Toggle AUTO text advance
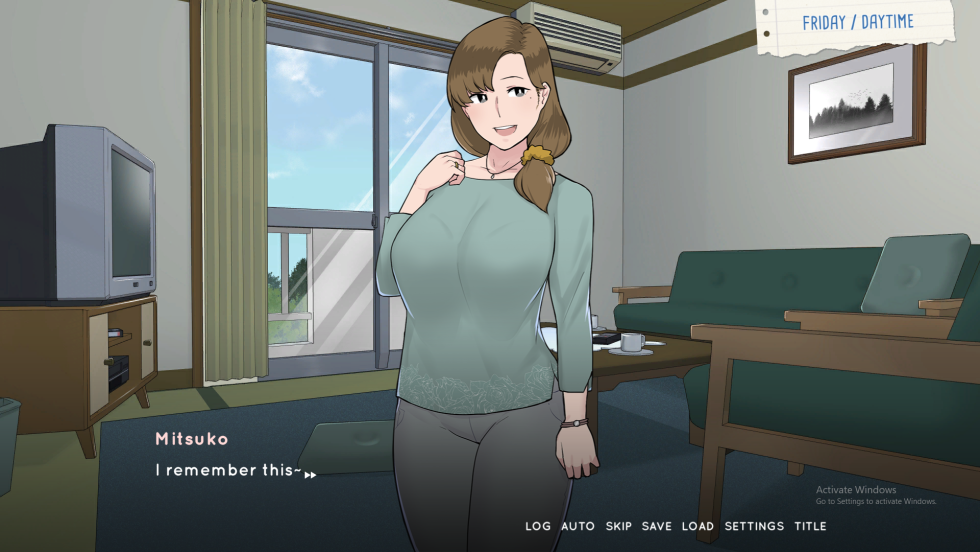The image size is (980, 552). (578, 526)
